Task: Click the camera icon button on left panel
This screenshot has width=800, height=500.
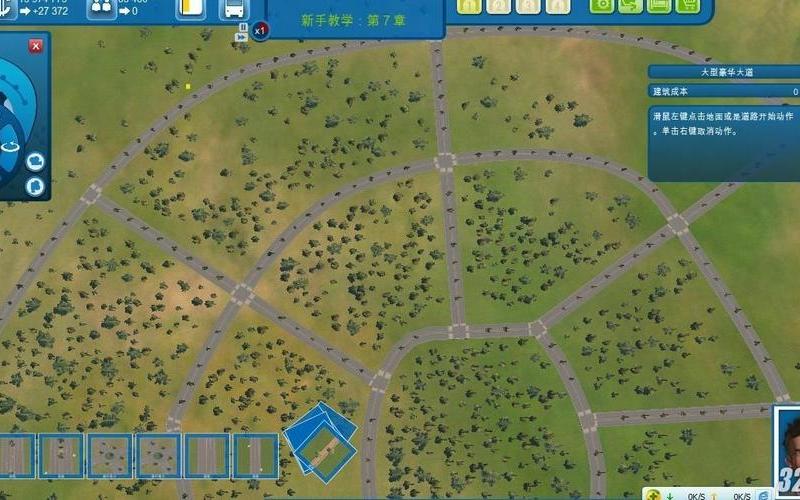Action: click(35, 161)
